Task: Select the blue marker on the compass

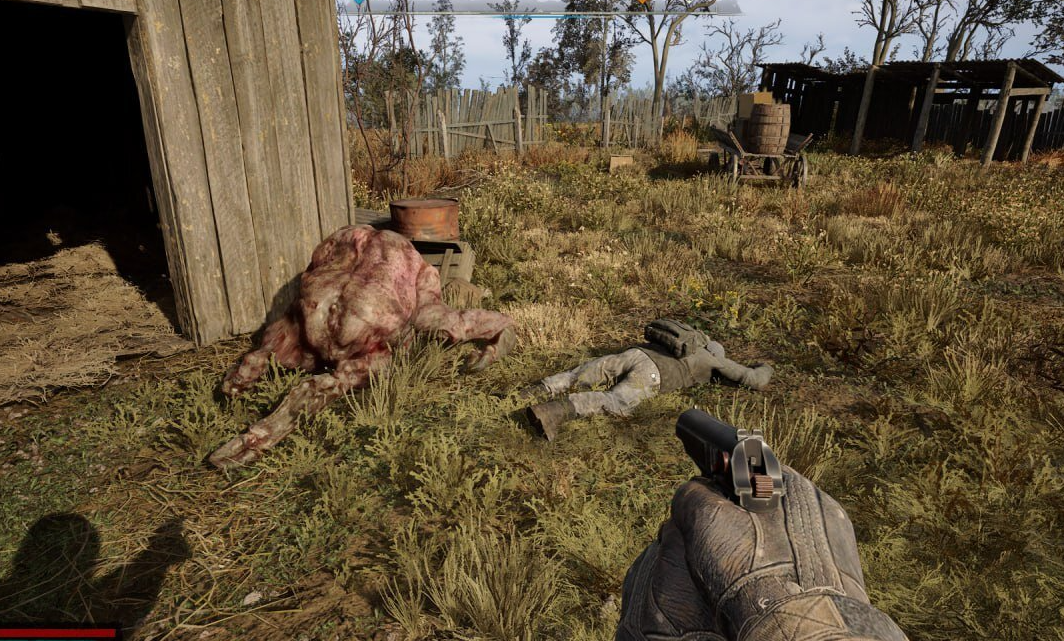Action: click(357, 3)
